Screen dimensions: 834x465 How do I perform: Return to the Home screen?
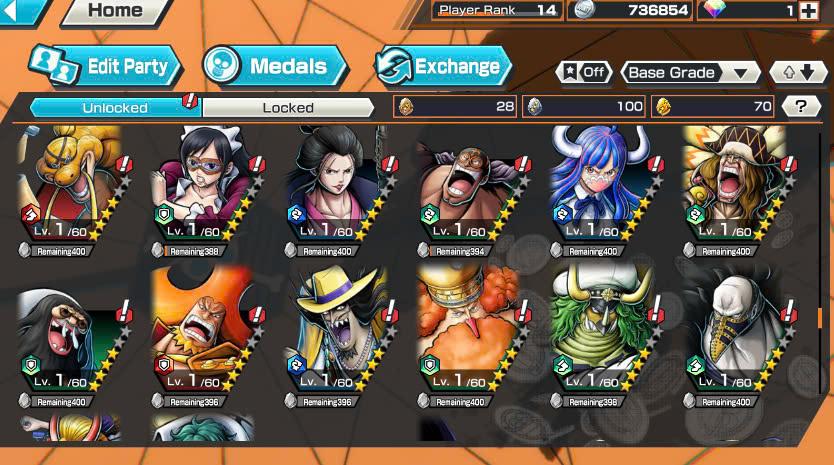pos(114,11)
